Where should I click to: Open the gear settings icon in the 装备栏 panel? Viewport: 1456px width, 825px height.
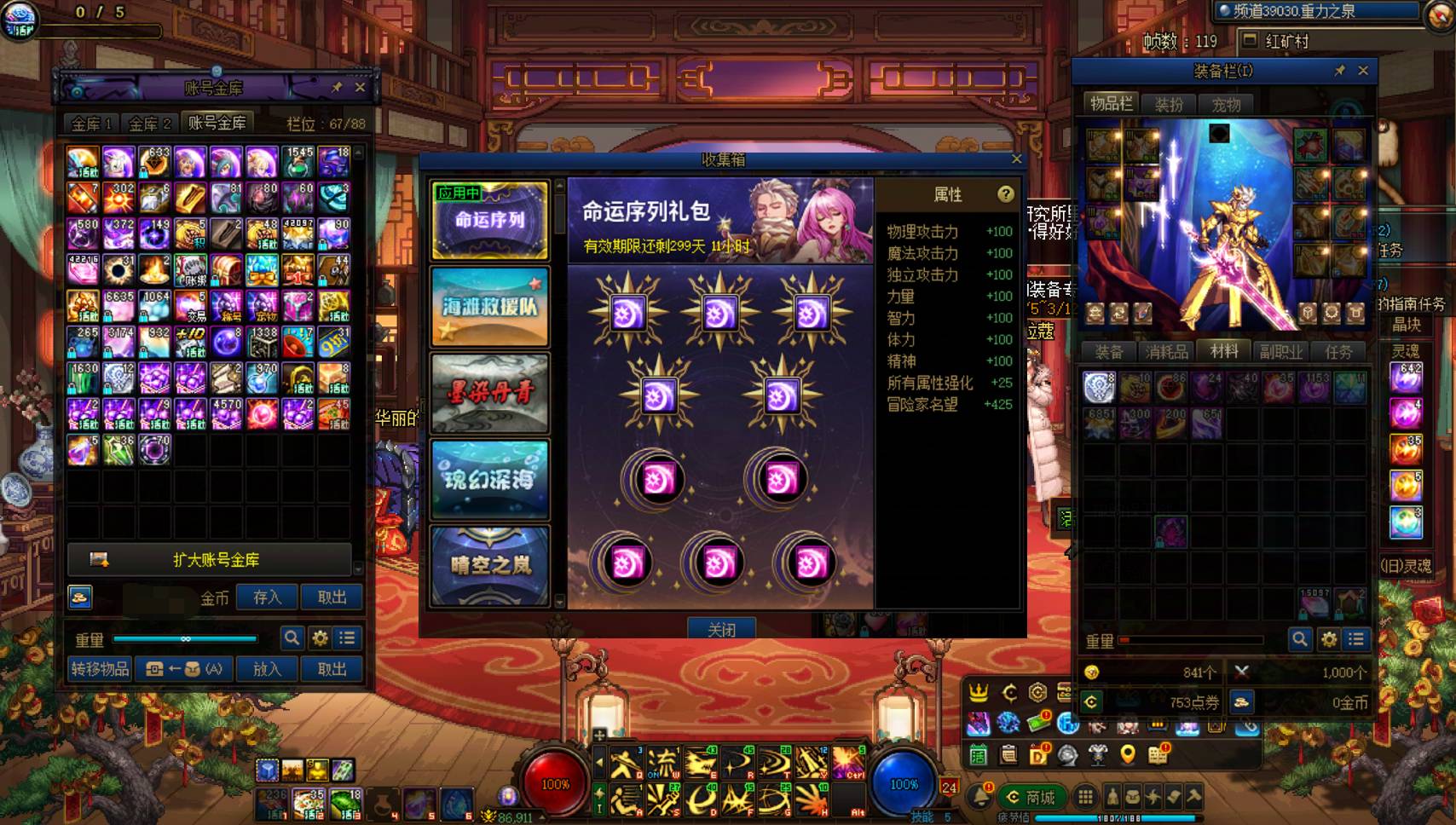(x=1328, y=637)
